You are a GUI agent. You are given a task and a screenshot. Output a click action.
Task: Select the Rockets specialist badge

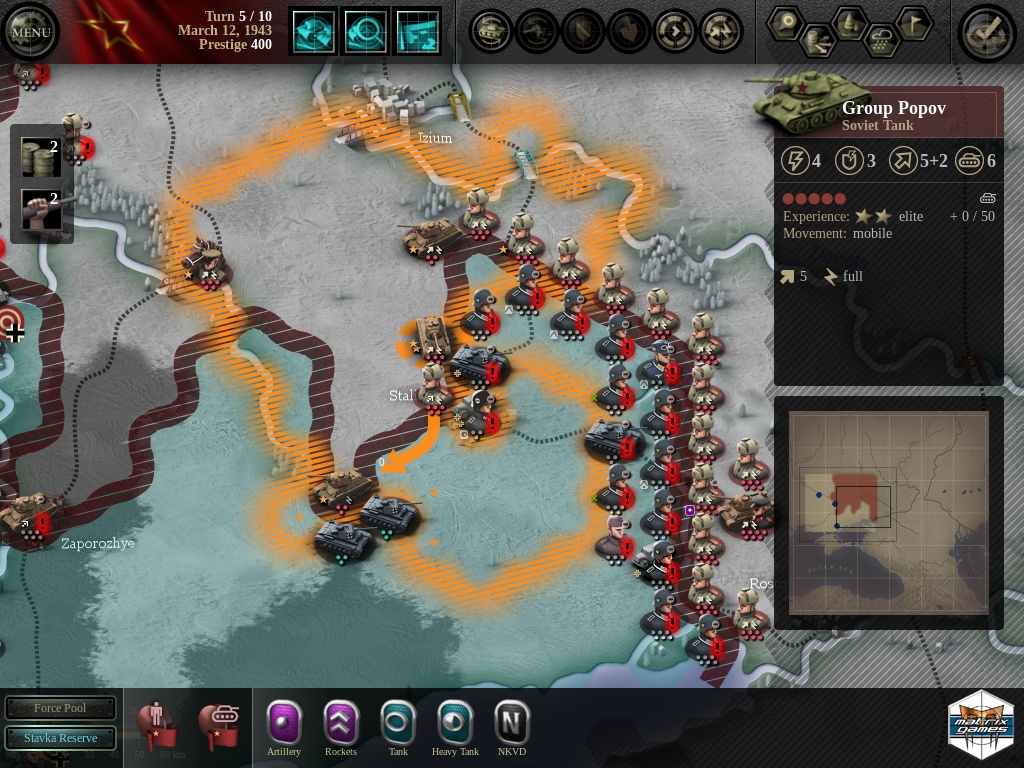[341, 722]
